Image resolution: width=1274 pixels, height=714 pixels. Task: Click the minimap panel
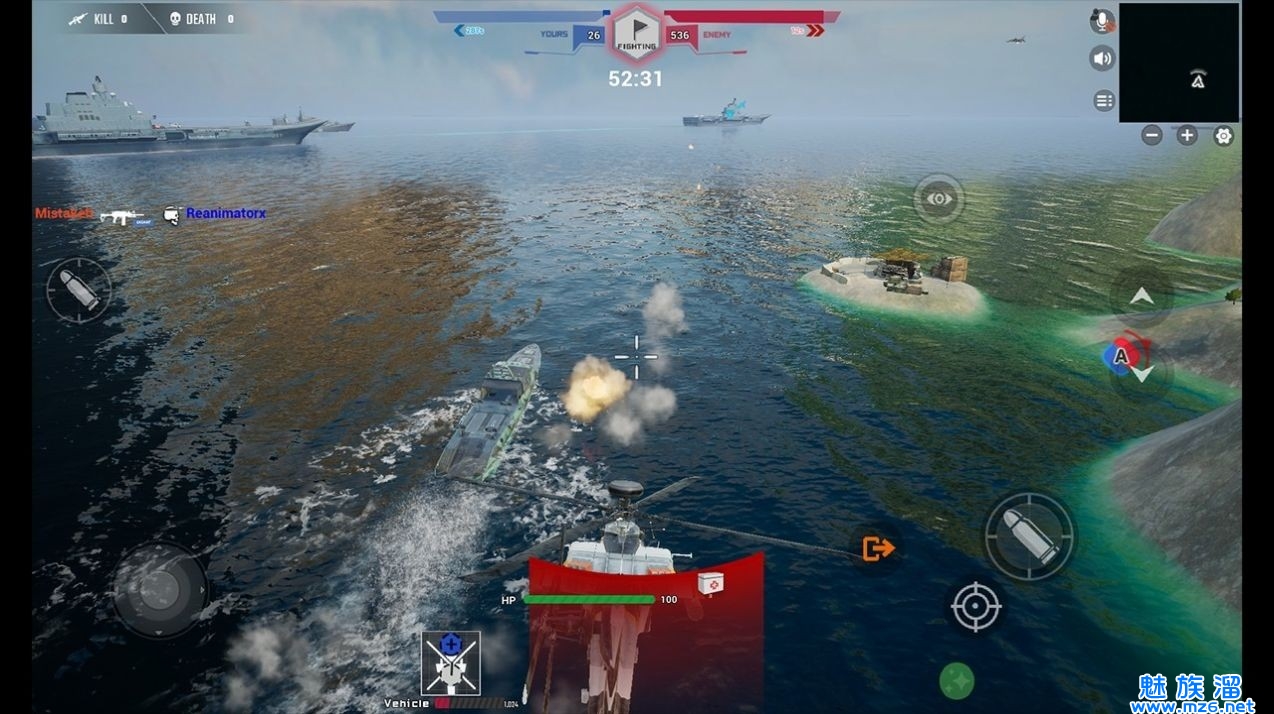coord(1179,62)
